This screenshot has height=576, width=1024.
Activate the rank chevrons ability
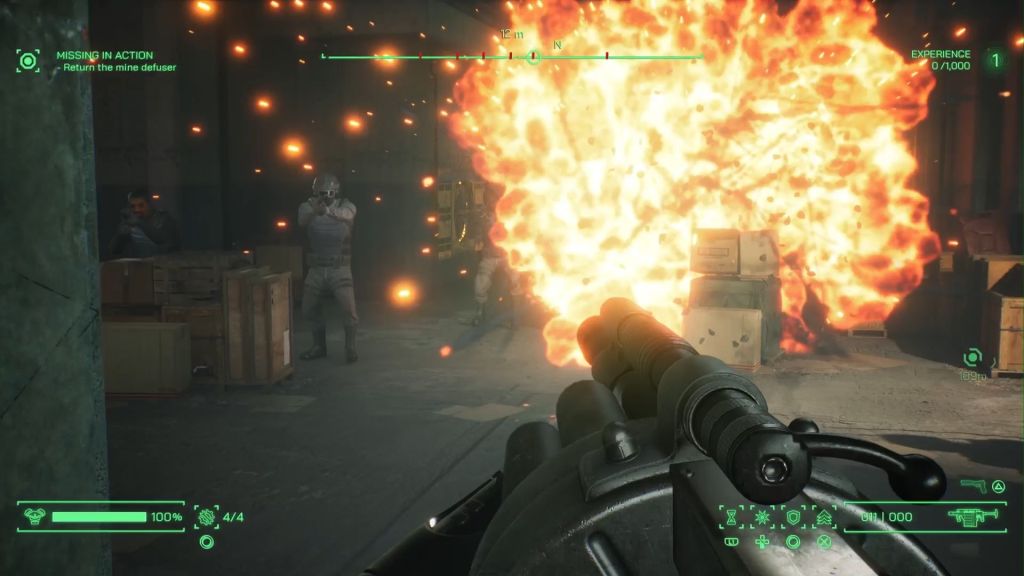pos(824,517)
